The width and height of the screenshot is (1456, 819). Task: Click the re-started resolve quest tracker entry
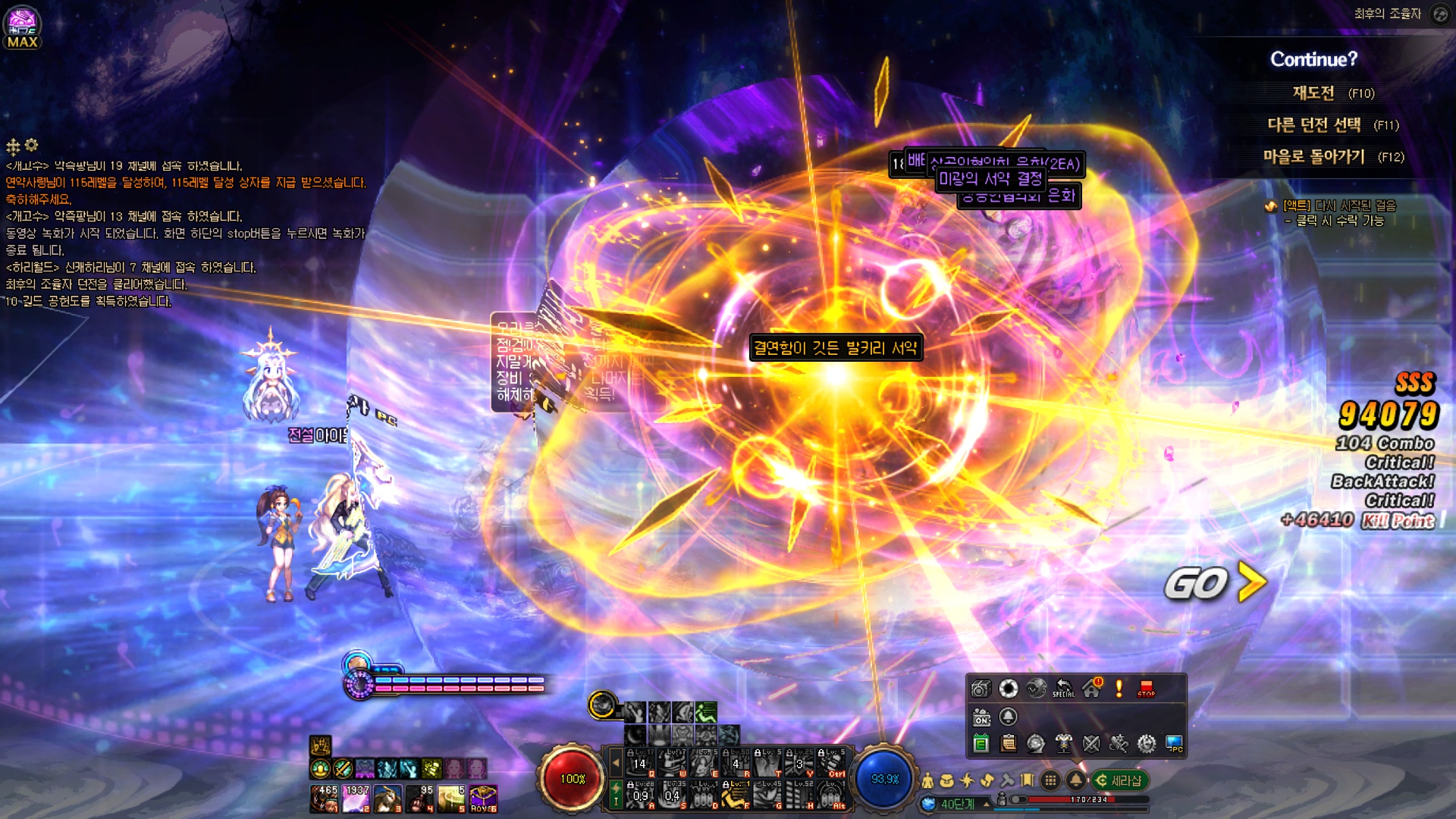[1338, 206]
